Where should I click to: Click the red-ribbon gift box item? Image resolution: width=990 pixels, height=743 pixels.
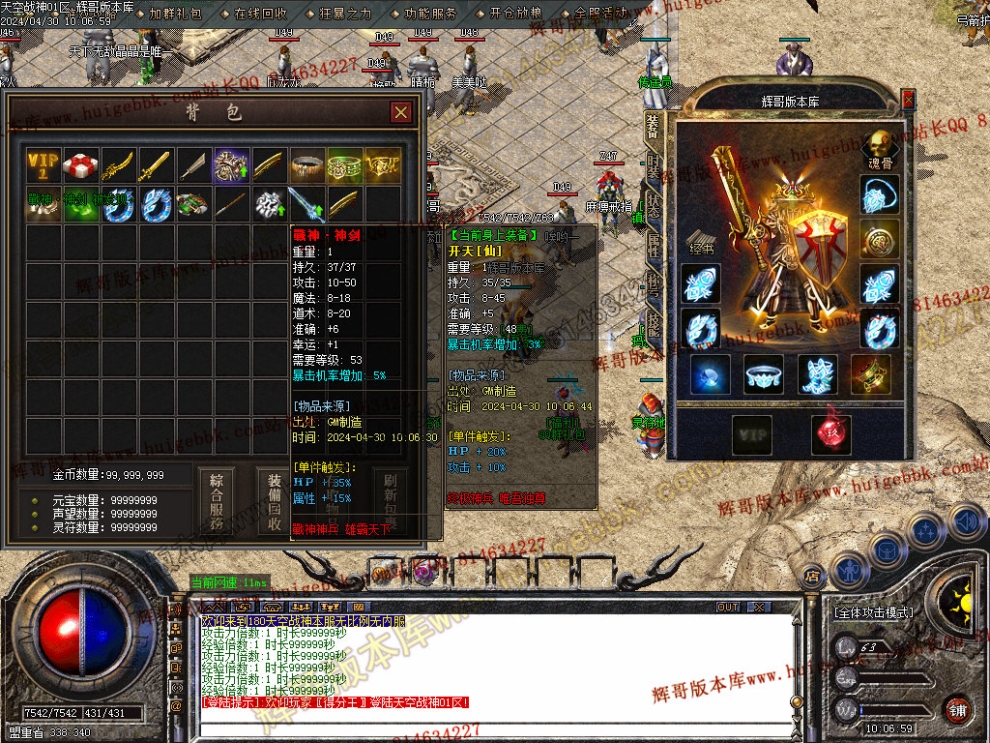click(81, 165)
